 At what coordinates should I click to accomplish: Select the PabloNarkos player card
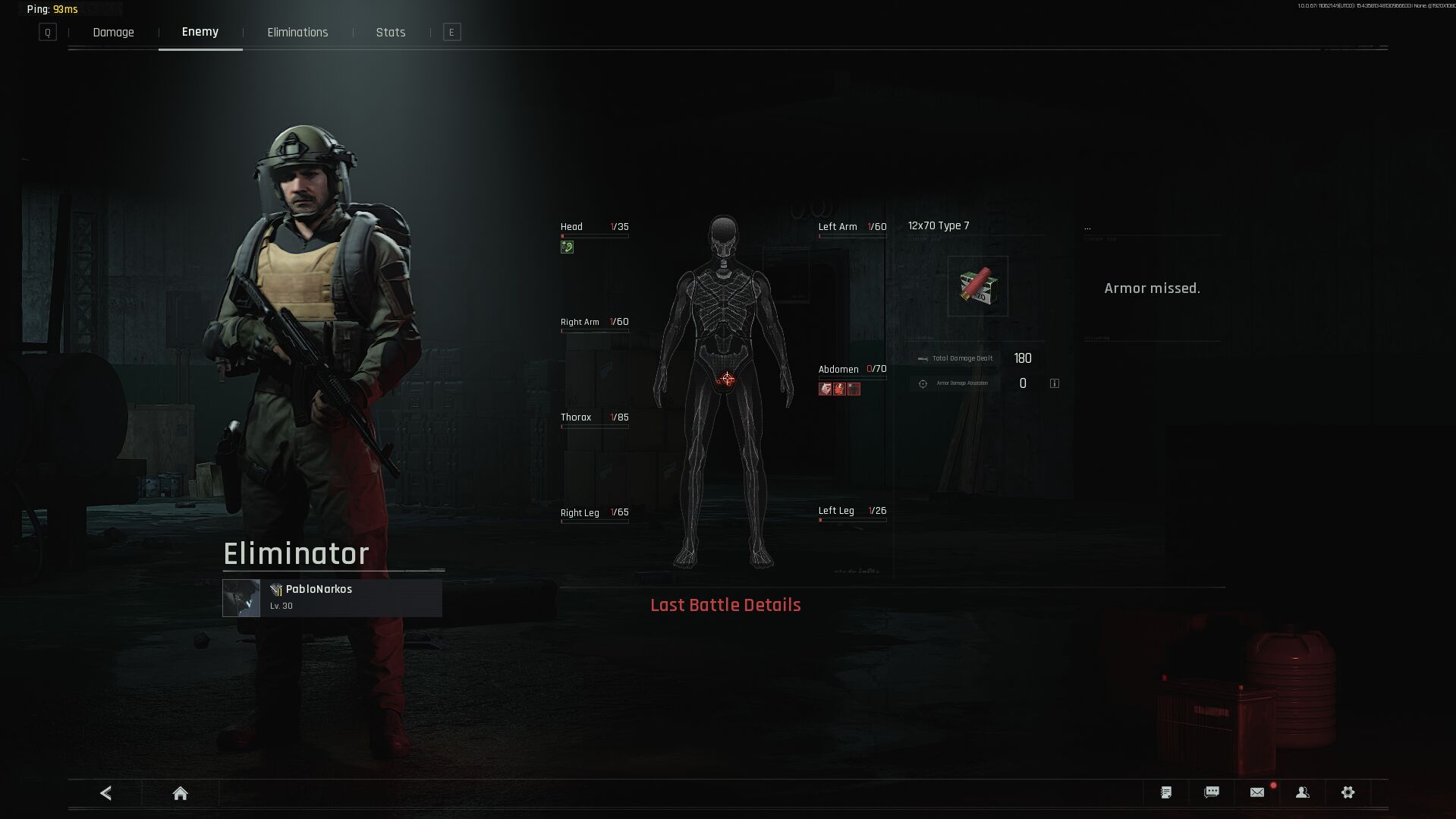[332, 597]
